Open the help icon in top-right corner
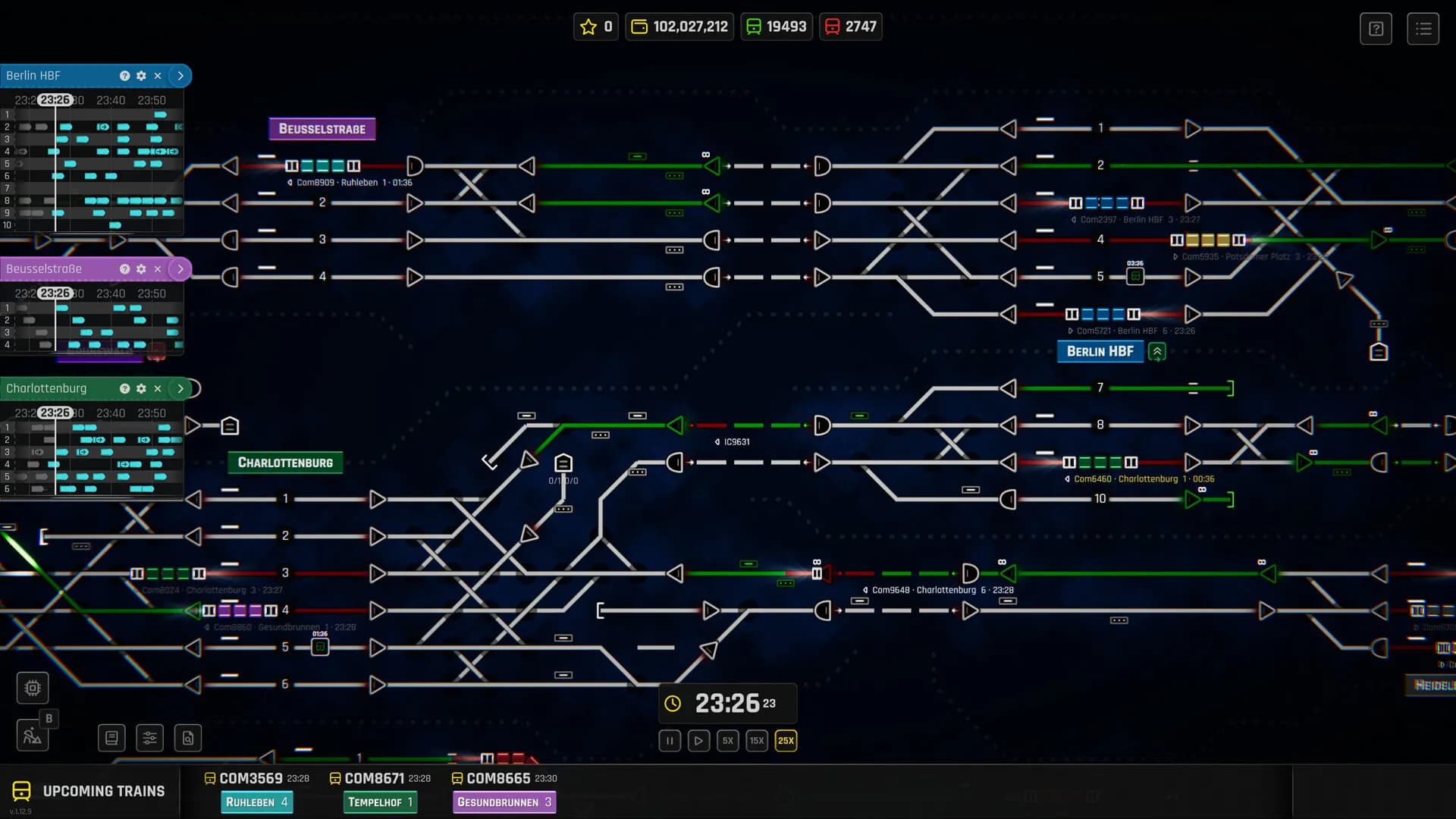The width and height of the screenshot is (1456, 819). (1376, 28)
